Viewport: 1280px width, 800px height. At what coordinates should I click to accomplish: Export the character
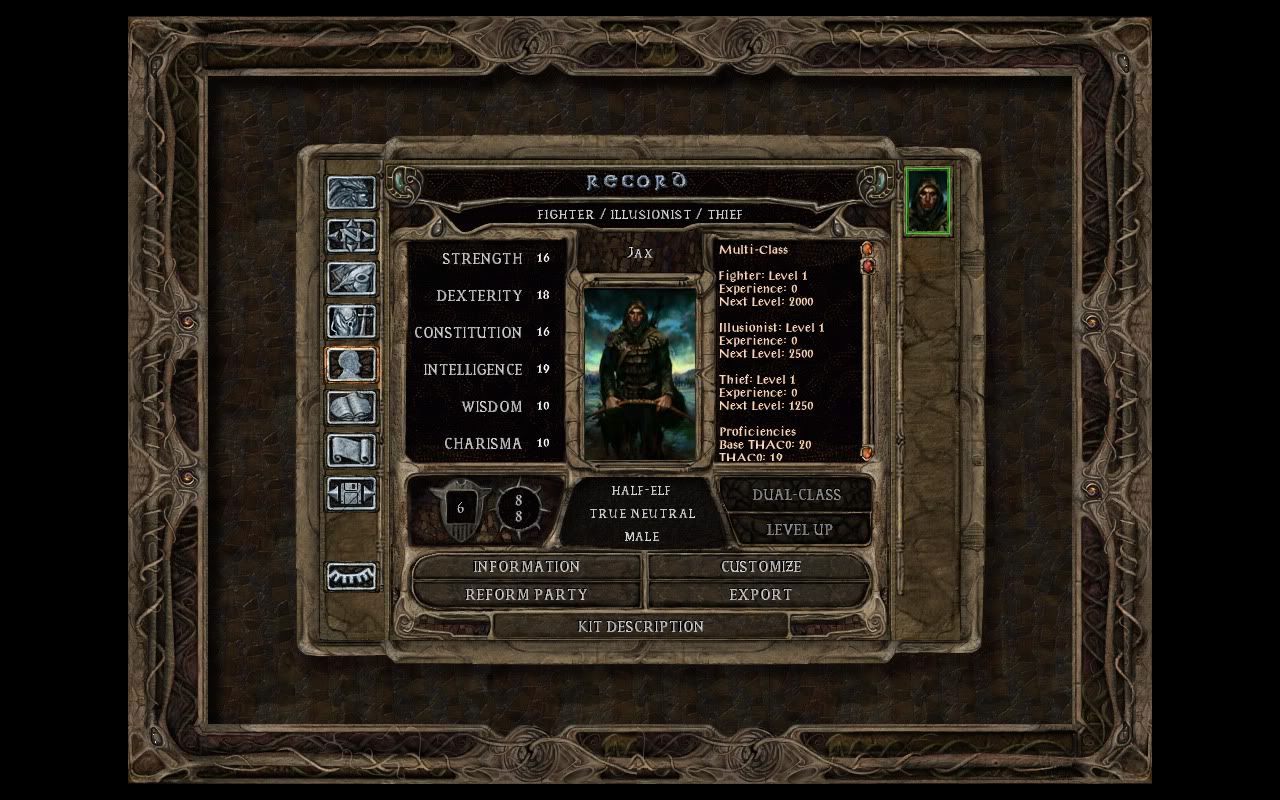(760, 594)
